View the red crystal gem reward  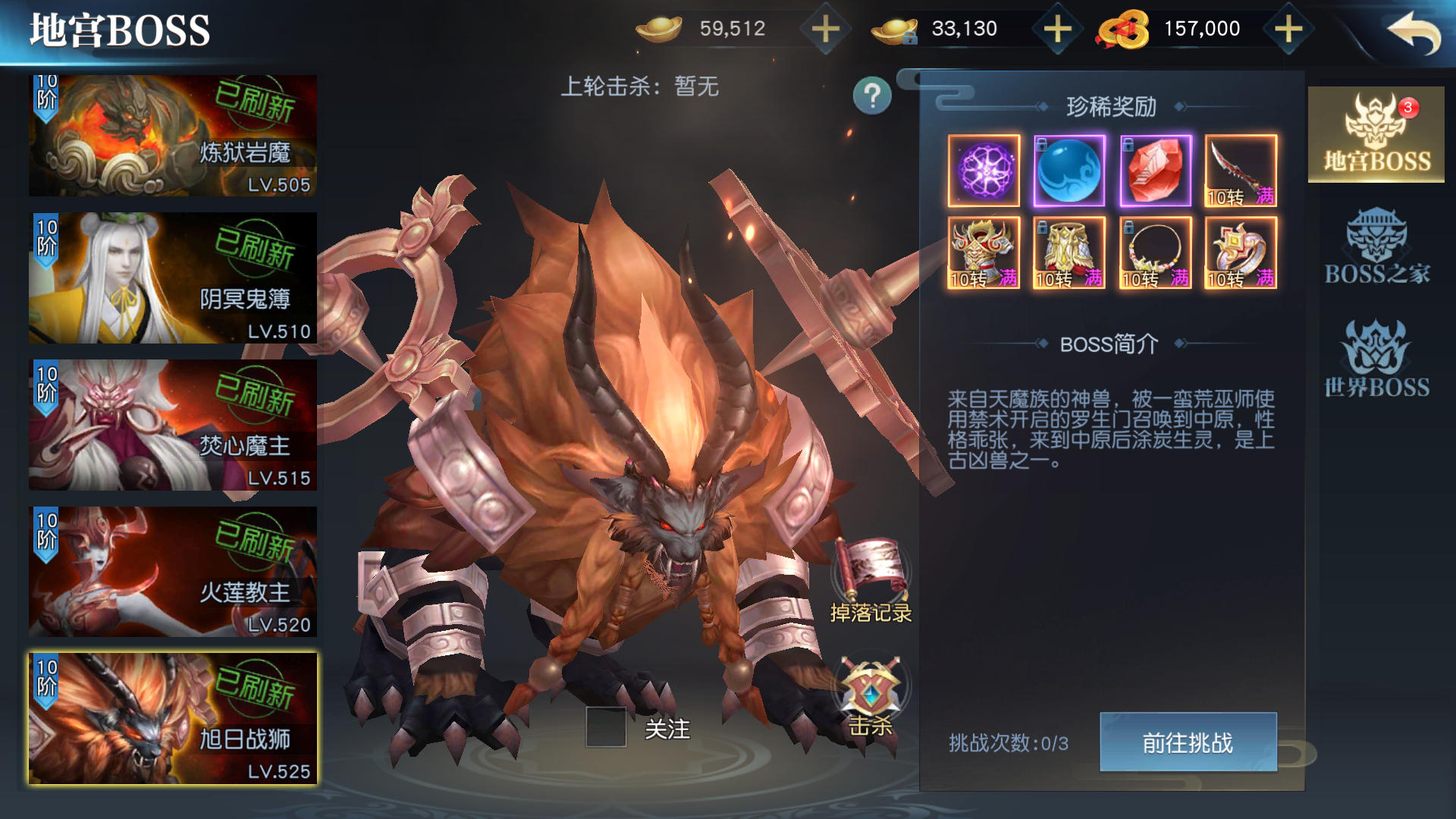click(1156, 171)
